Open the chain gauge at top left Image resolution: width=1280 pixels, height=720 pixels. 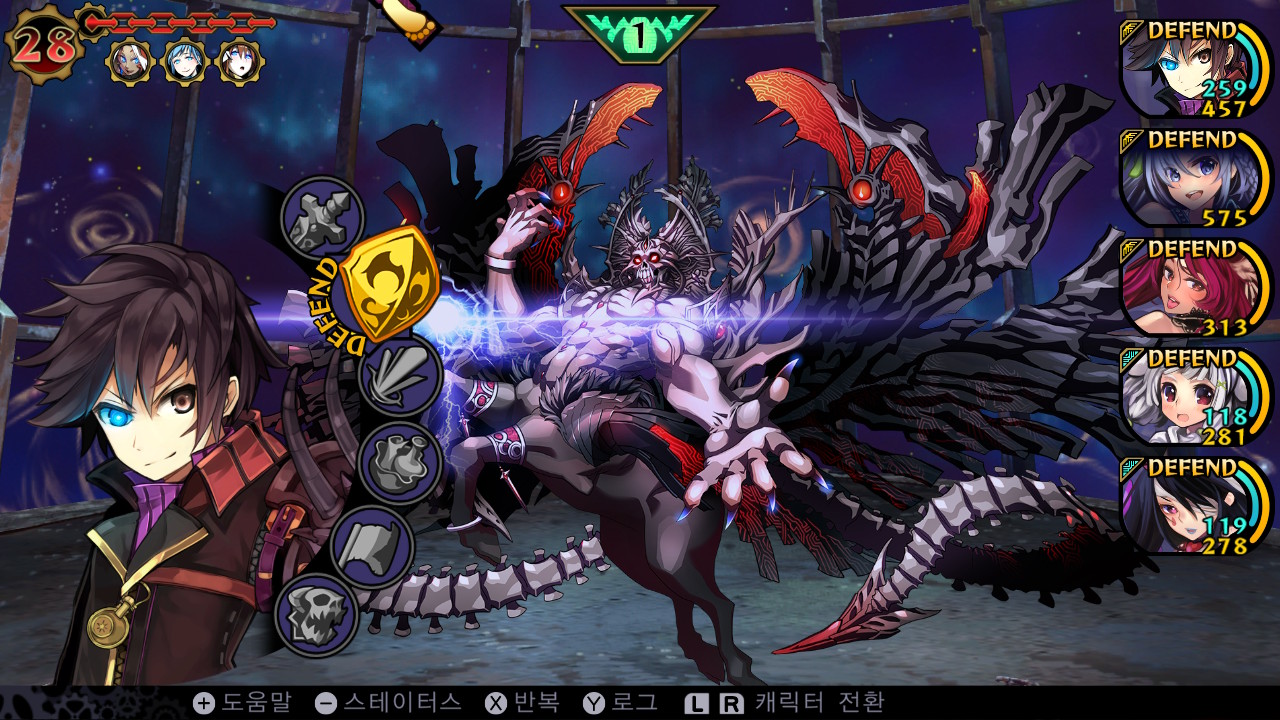pos(180,22)
